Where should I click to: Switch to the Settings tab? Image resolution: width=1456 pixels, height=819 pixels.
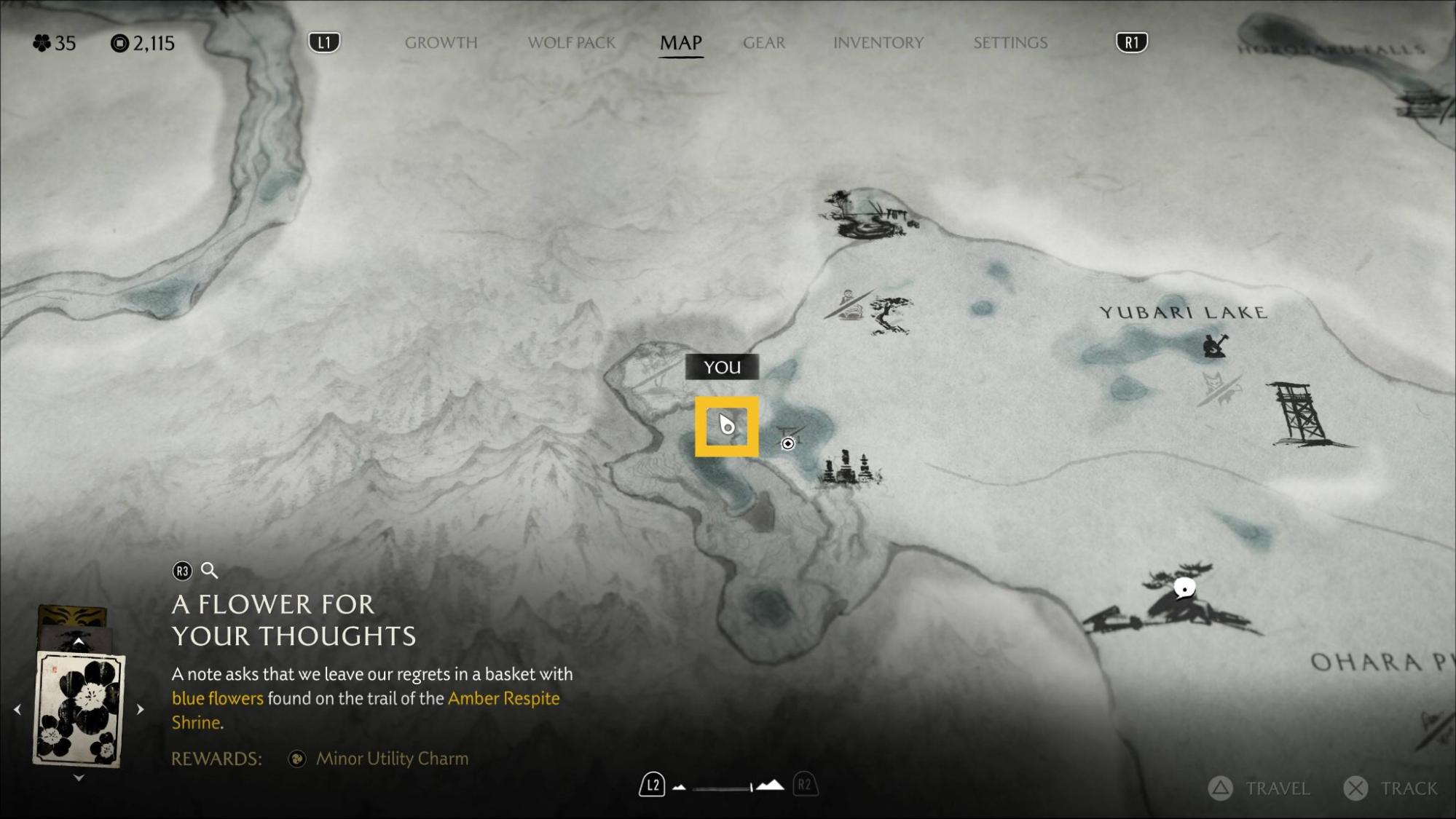coord(1010,43)
